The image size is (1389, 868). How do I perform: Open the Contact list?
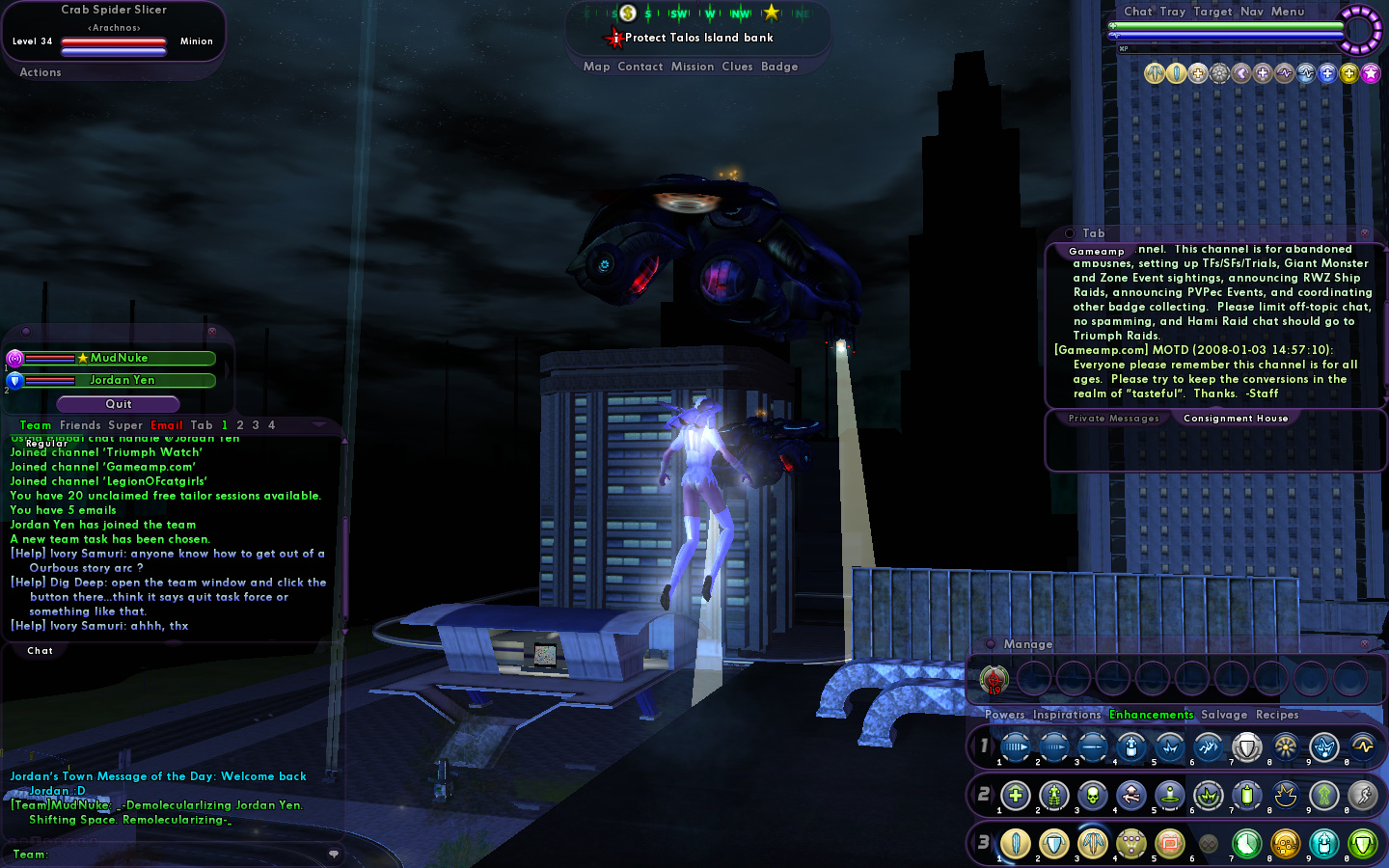(640, 67)
